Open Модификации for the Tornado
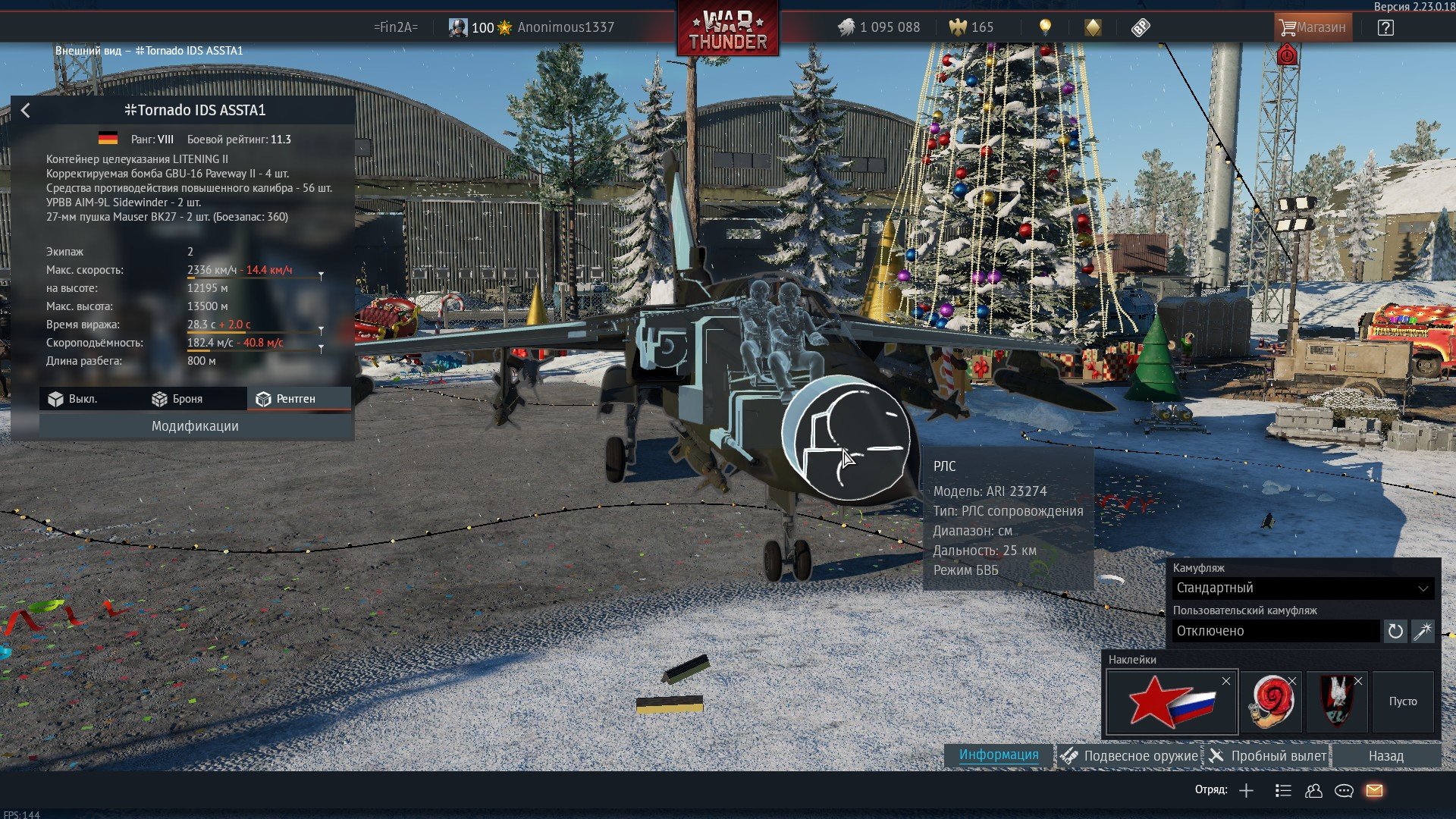Image resolution: width=1456 pixels, height=819 pixels. [x=195, y=426]
